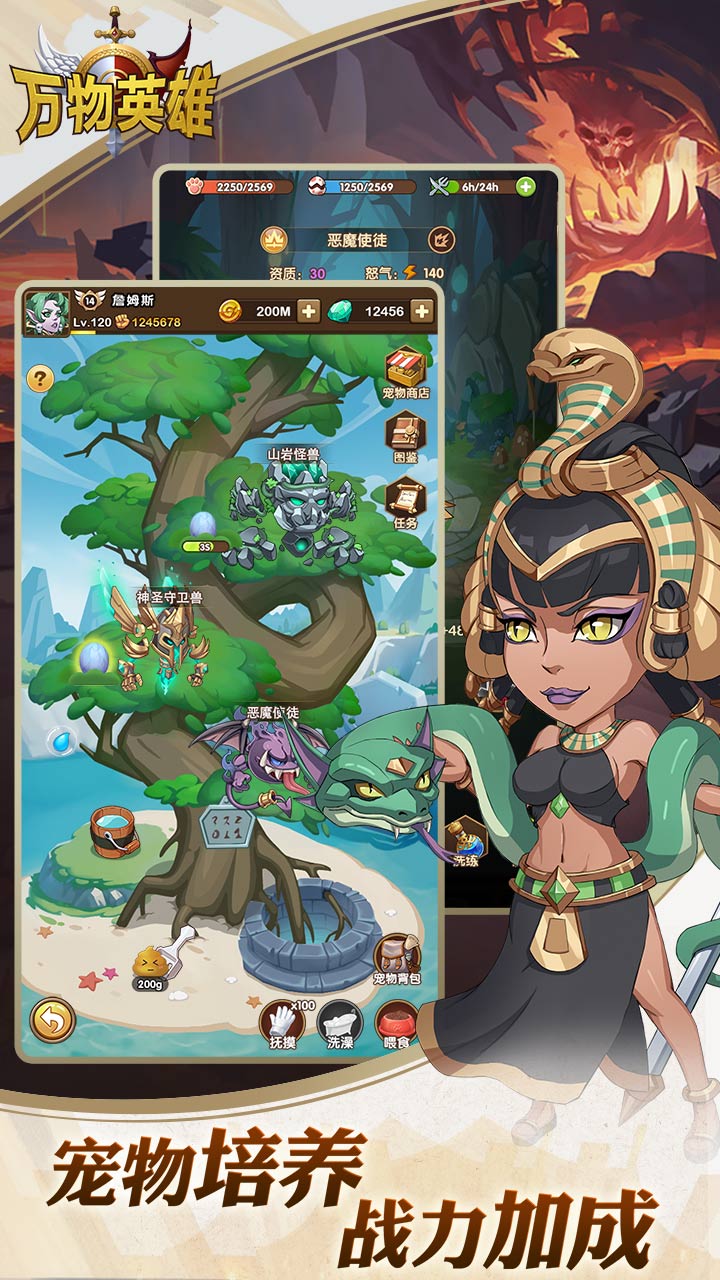Open the 图鉴 codex book

tap(405, 436)
